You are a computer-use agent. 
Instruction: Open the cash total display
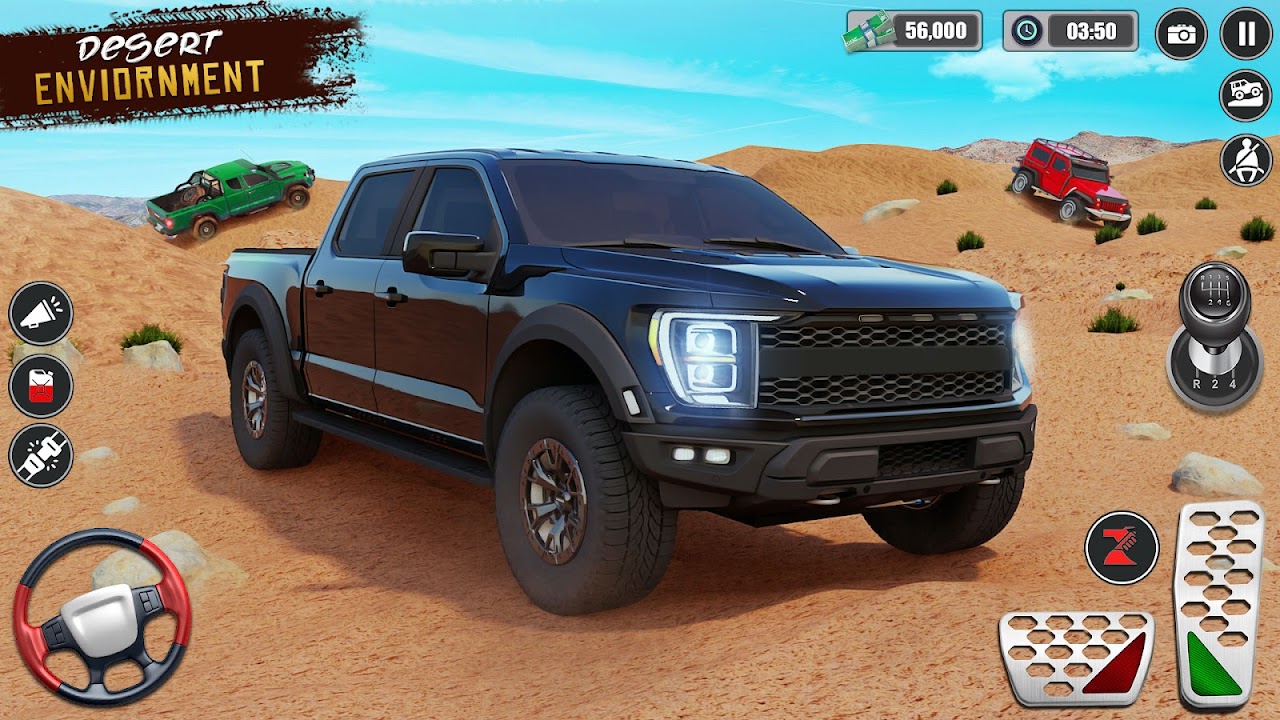[912, 33]
